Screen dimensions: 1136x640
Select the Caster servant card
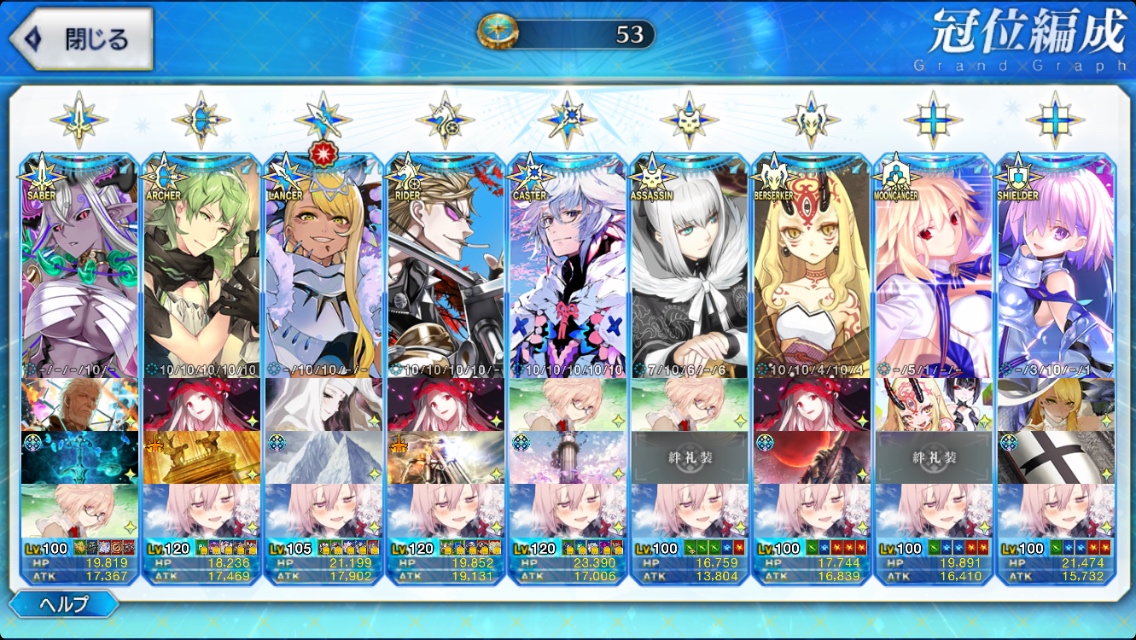pyautogui.click(x=568, y=270)
